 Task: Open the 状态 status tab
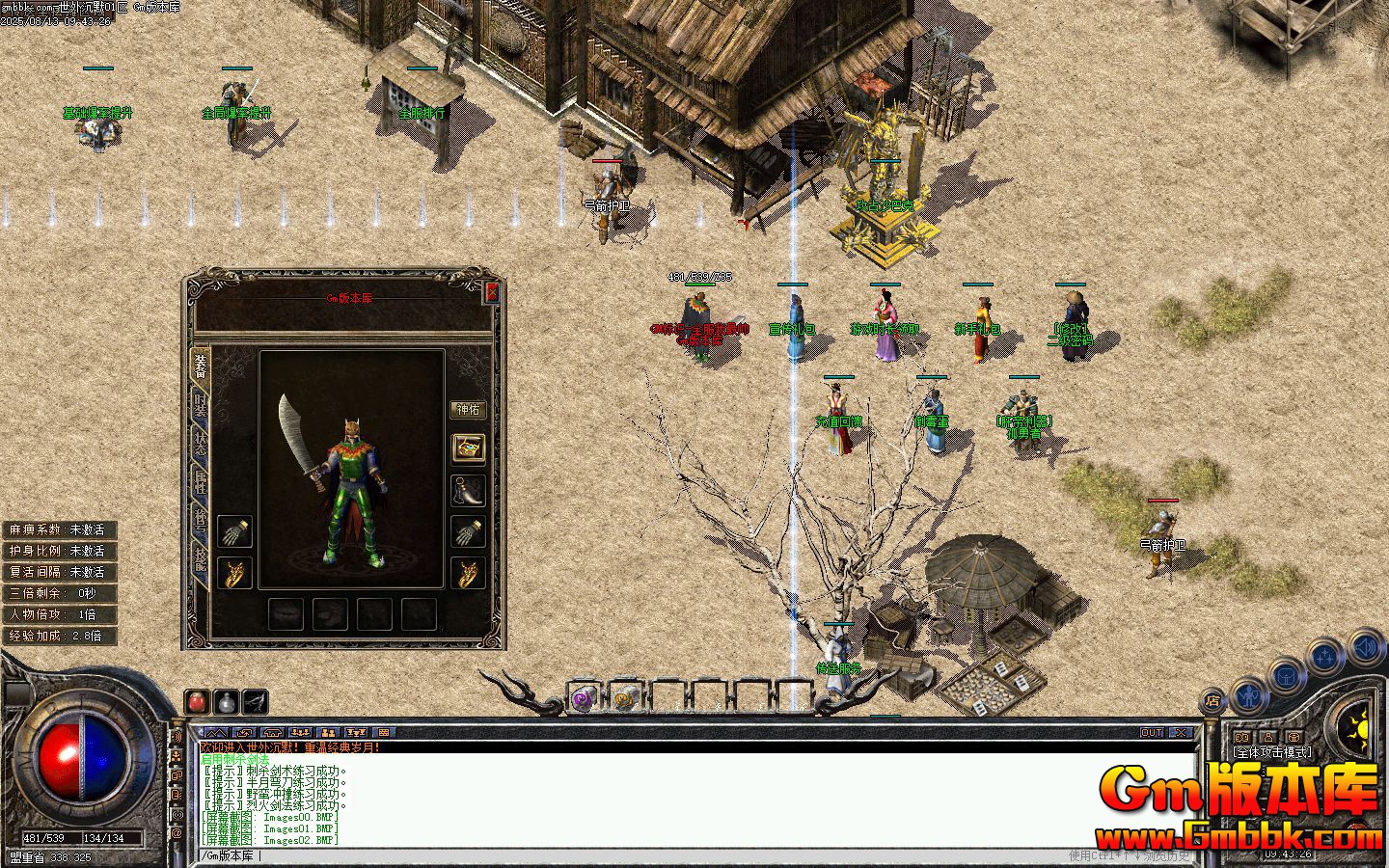coord(201,444)
